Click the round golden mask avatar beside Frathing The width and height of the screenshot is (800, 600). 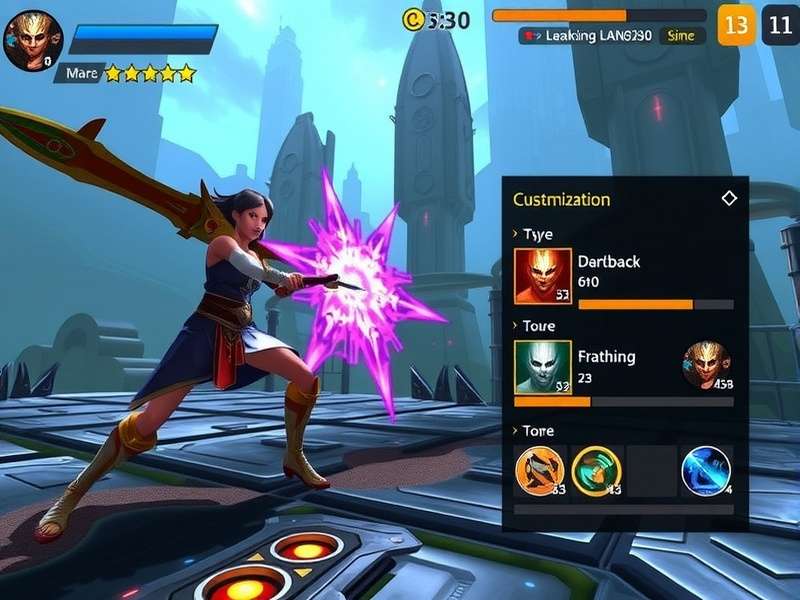point(706,365)
